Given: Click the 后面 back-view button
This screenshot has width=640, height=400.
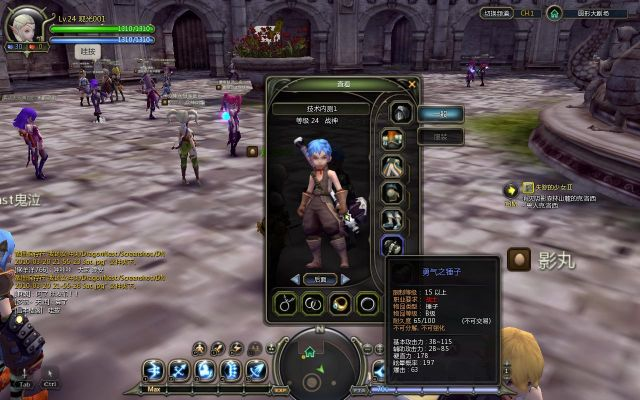Looking at the screenshot, I should 319,279.
